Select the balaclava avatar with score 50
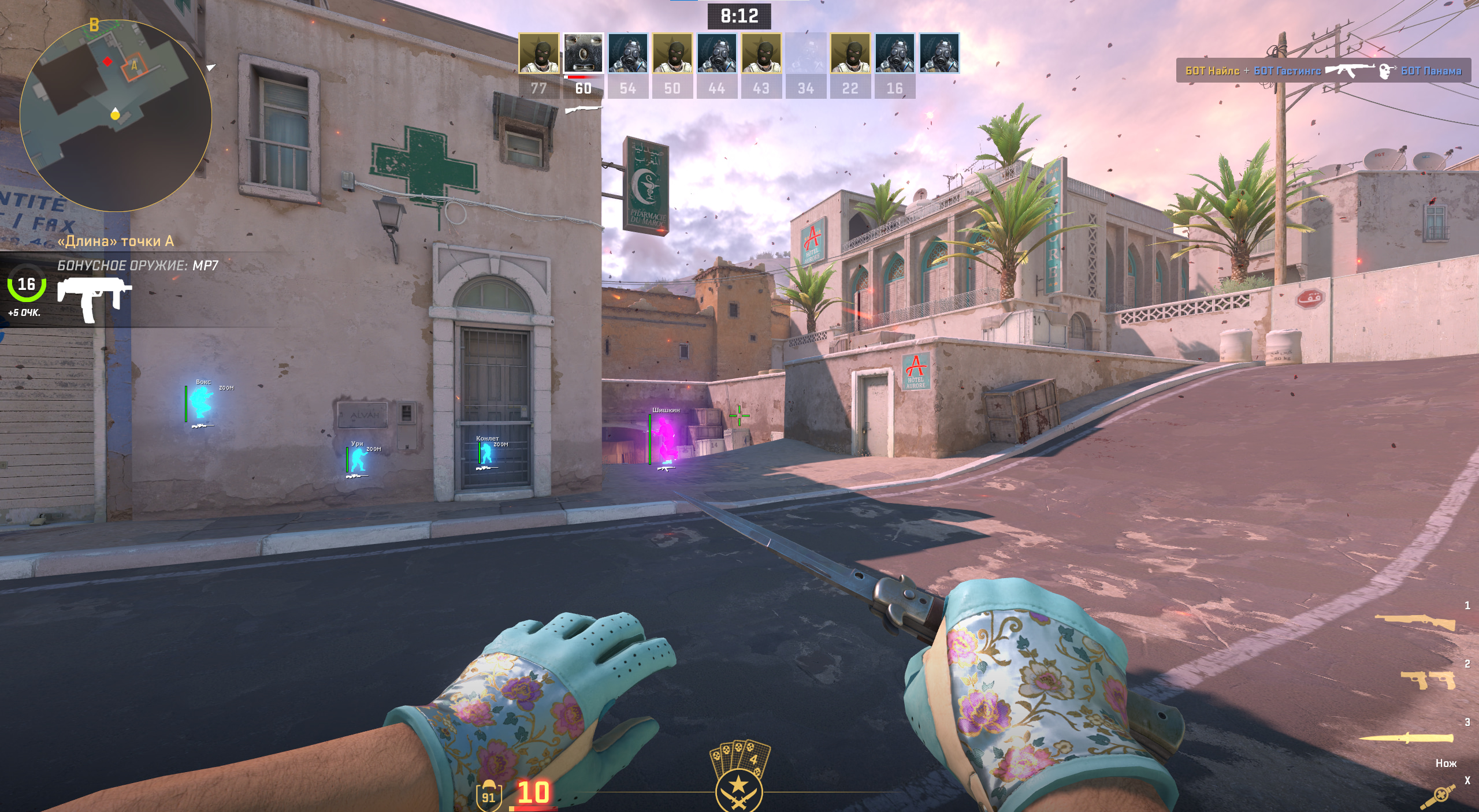 click(672, 54)
